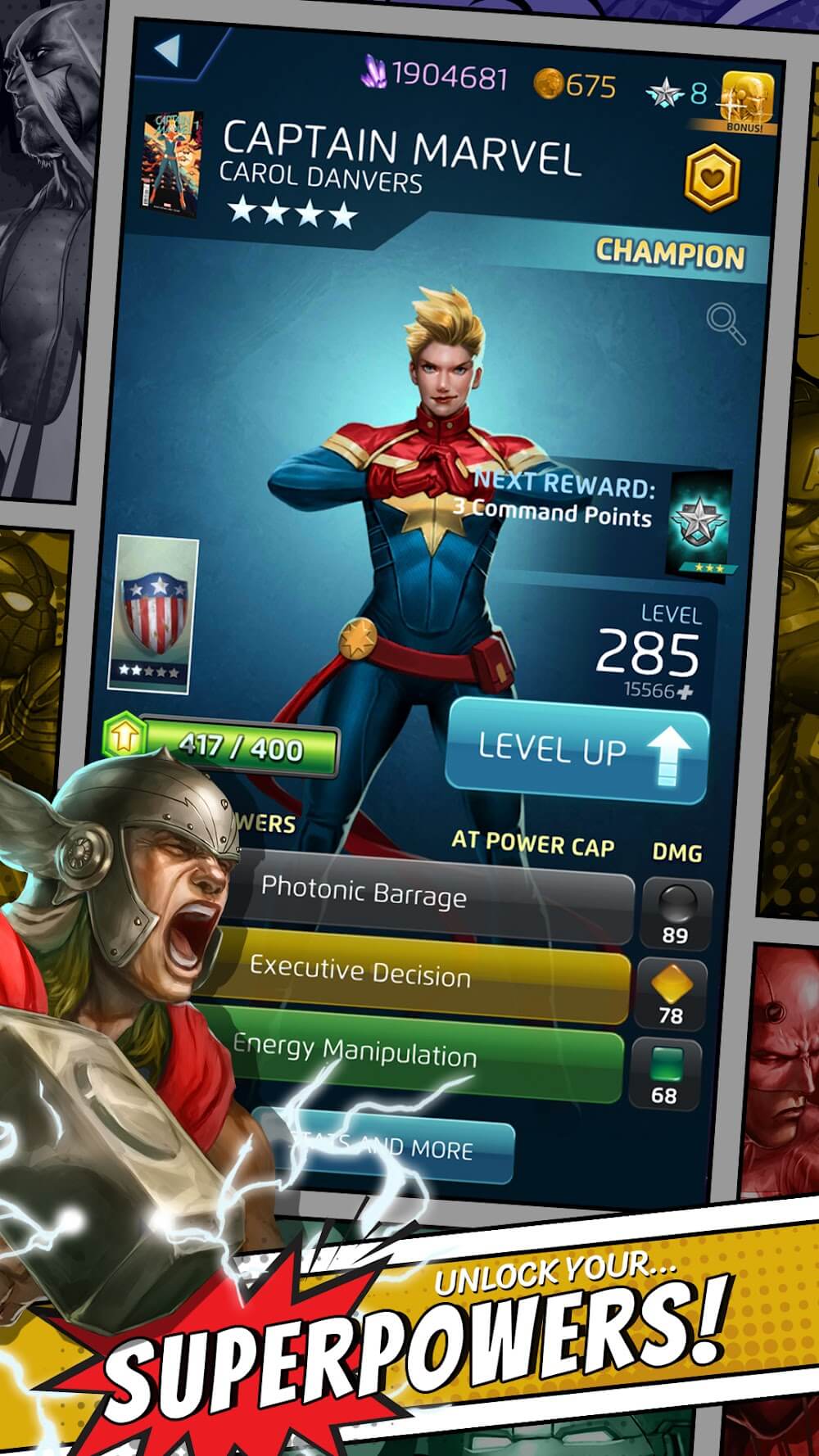Image resolution: width=819 pixels, height=1456 pixels.
Task: Inspect character with the magnifying glass
Action: (726, 324)
